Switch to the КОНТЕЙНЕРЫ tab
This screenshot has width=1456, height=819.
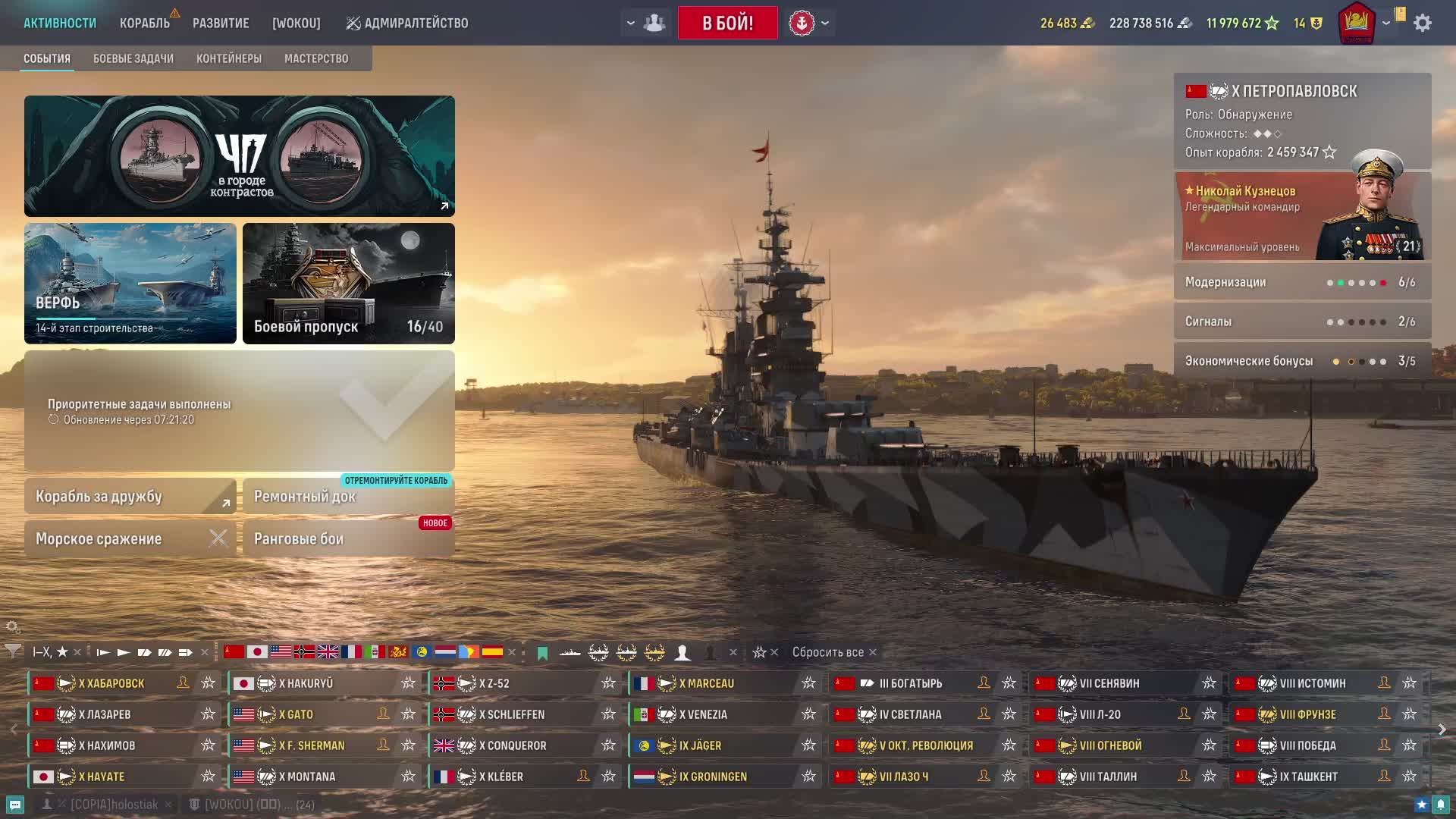click(x=229, y=58)
